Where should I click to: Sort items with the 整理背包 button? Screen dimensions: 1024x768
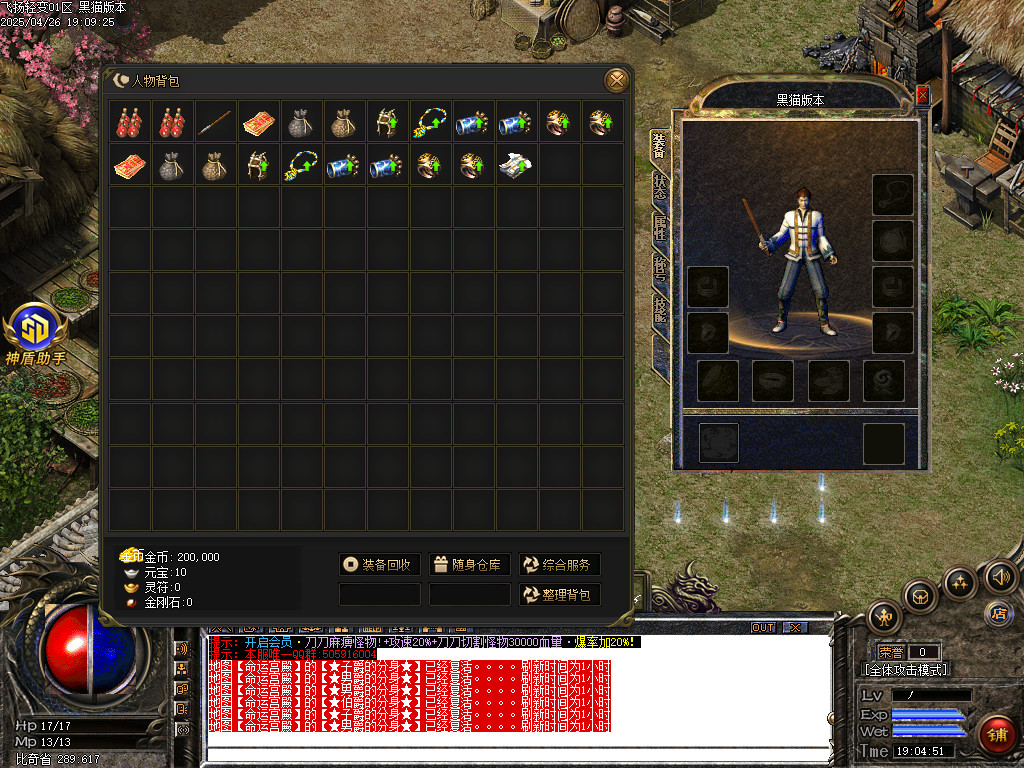[x=559, y=595]
